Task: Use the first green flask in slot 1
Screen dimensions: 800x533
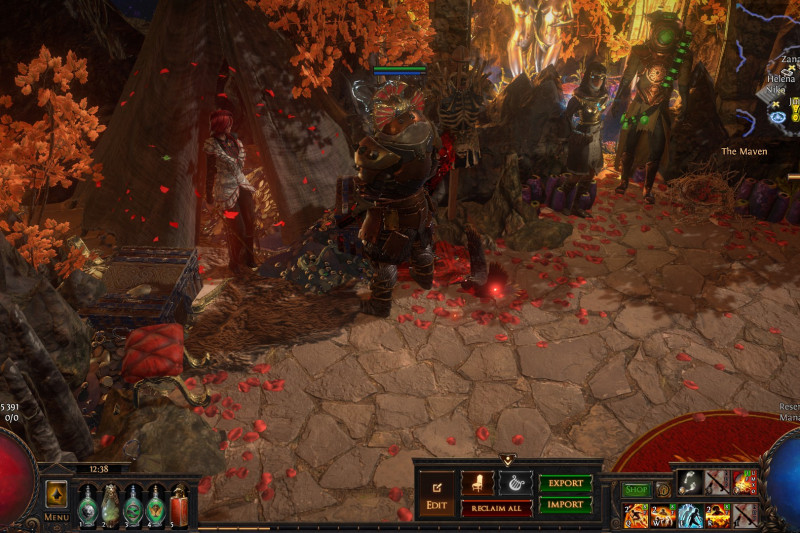Action: tap(87, 504)
